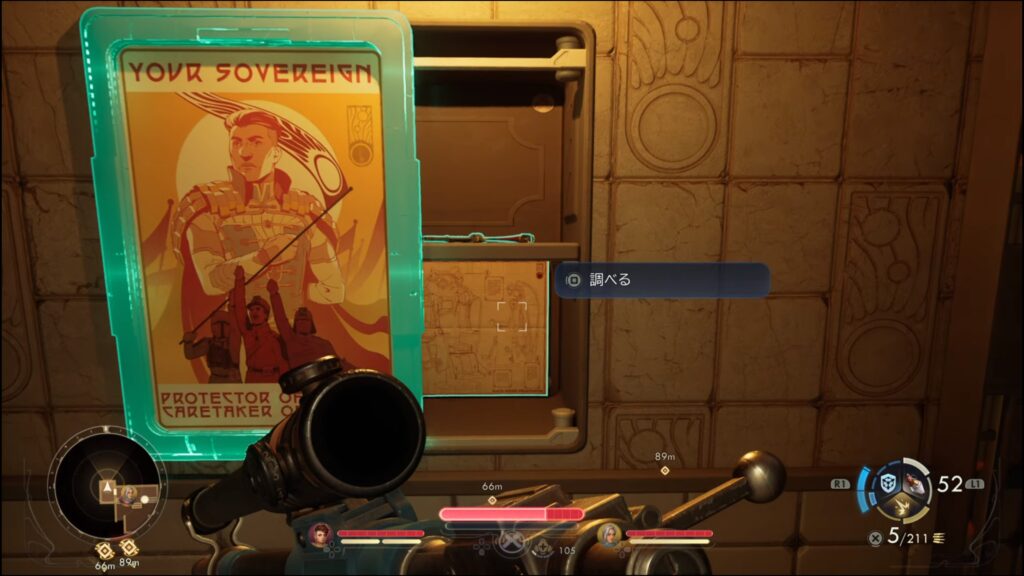Click the 89m diamond waypoint marker
Image resolution: width=1024 pixels, height=576 pixels.
click(x=664, y=469)
